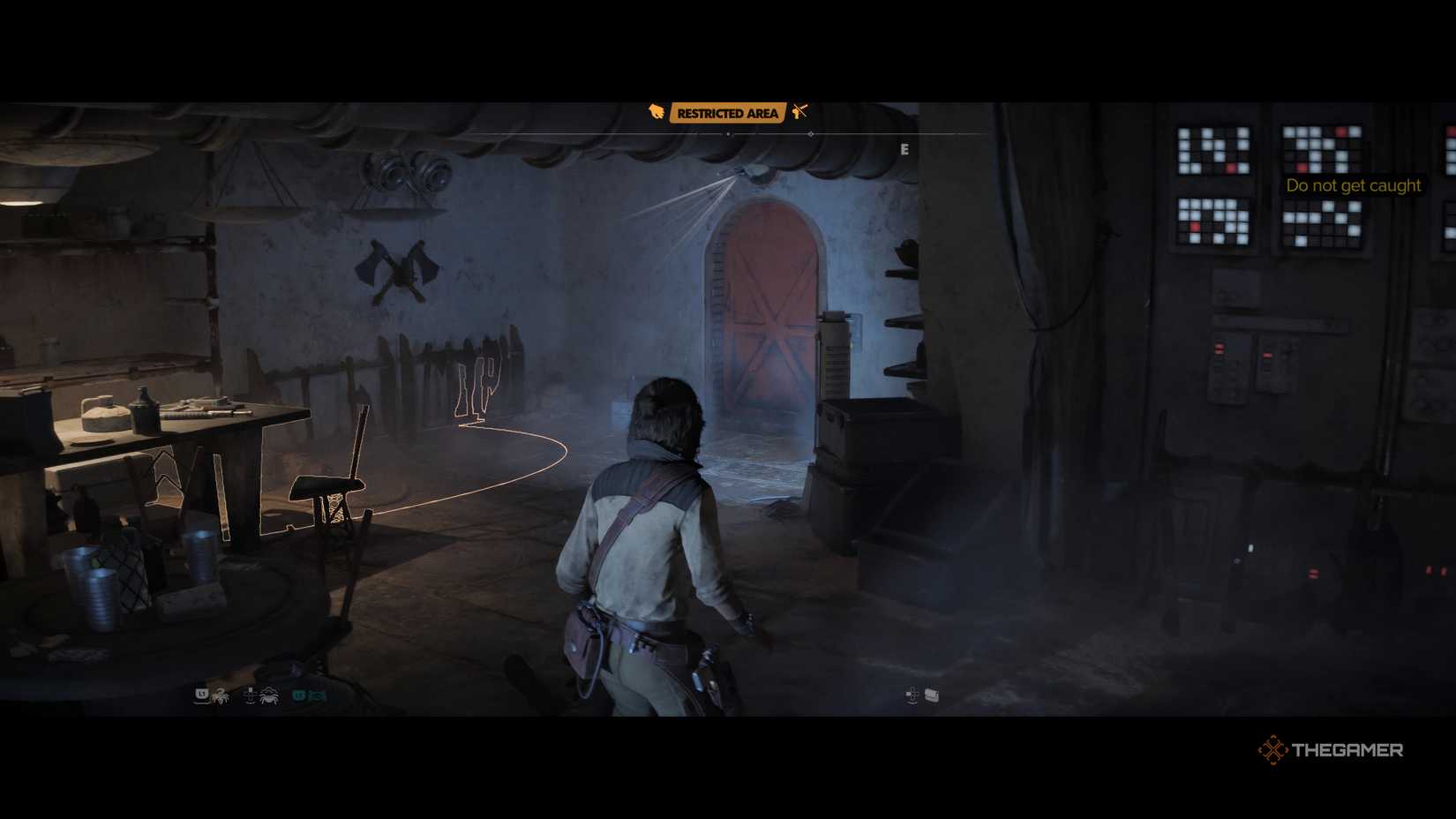Expand the E marker on the compass bar

904,149
